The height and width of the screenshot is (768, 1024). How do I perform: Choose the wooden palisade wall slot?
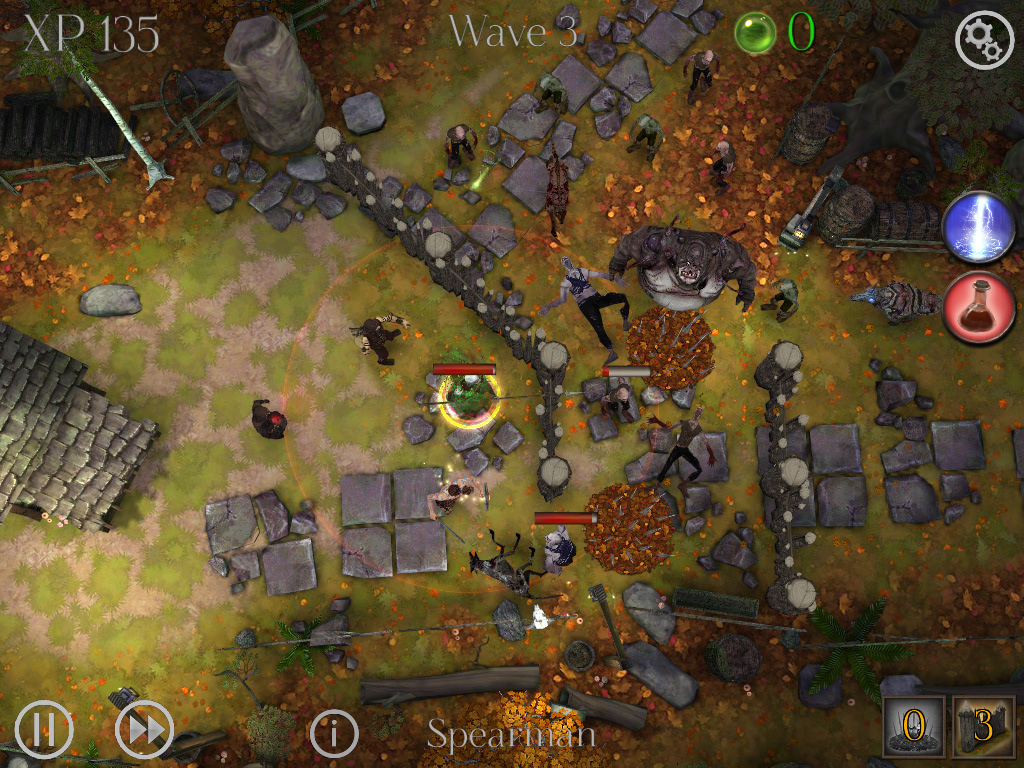981,727
